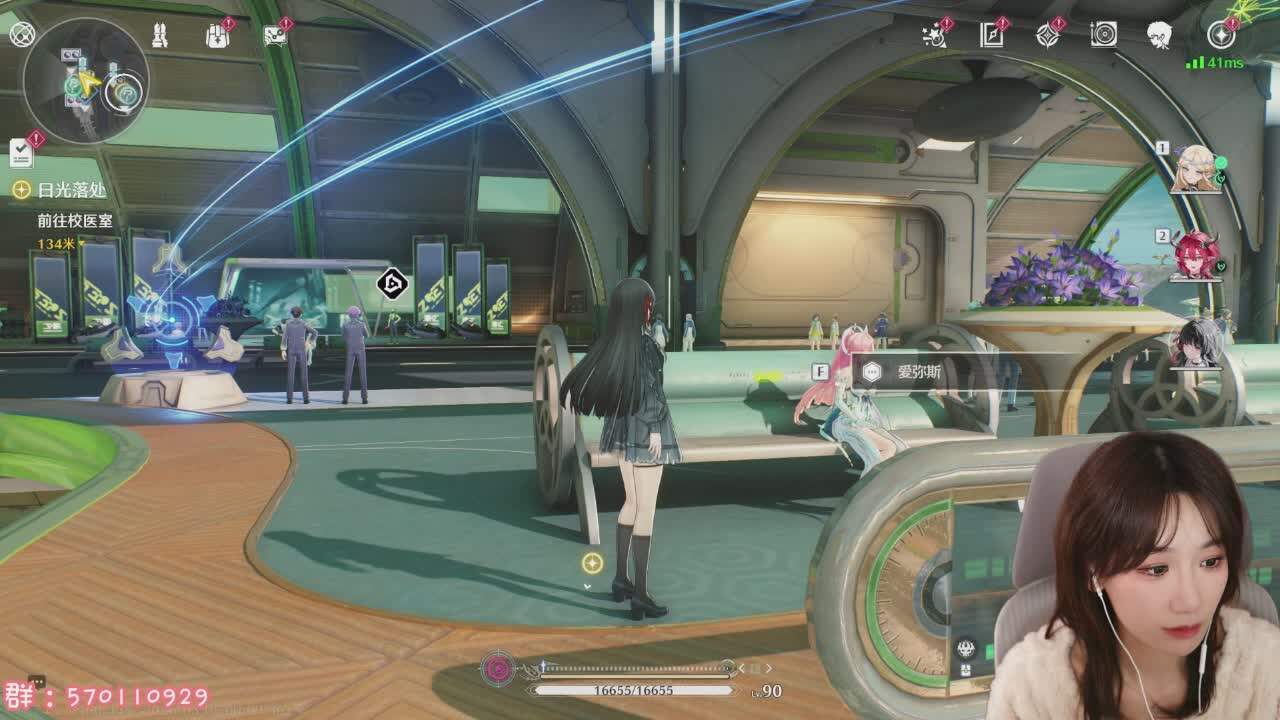This screenshot has height=720, width=1280.
Task: Switch to the red-haired party member in slot 2
Action: 1195,255
